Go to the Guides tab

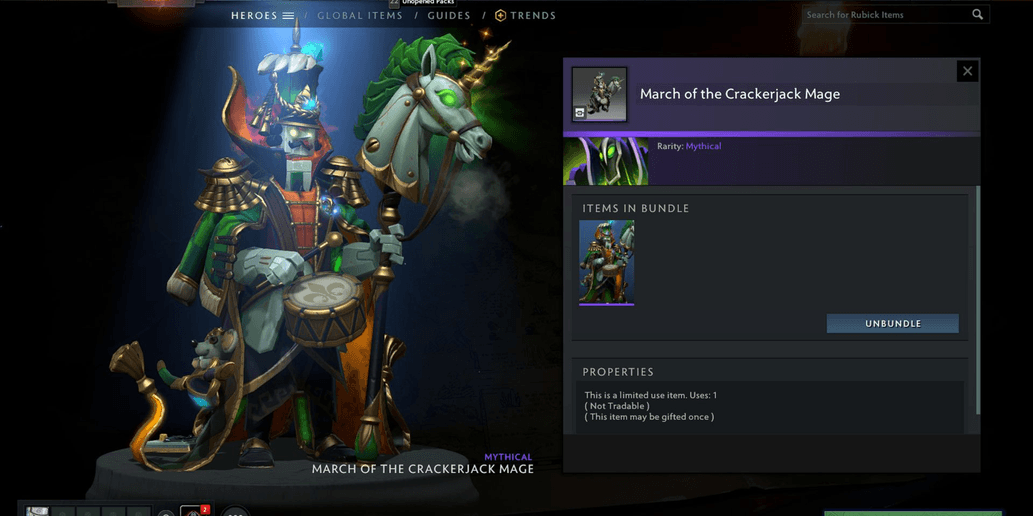click(449, 16)
